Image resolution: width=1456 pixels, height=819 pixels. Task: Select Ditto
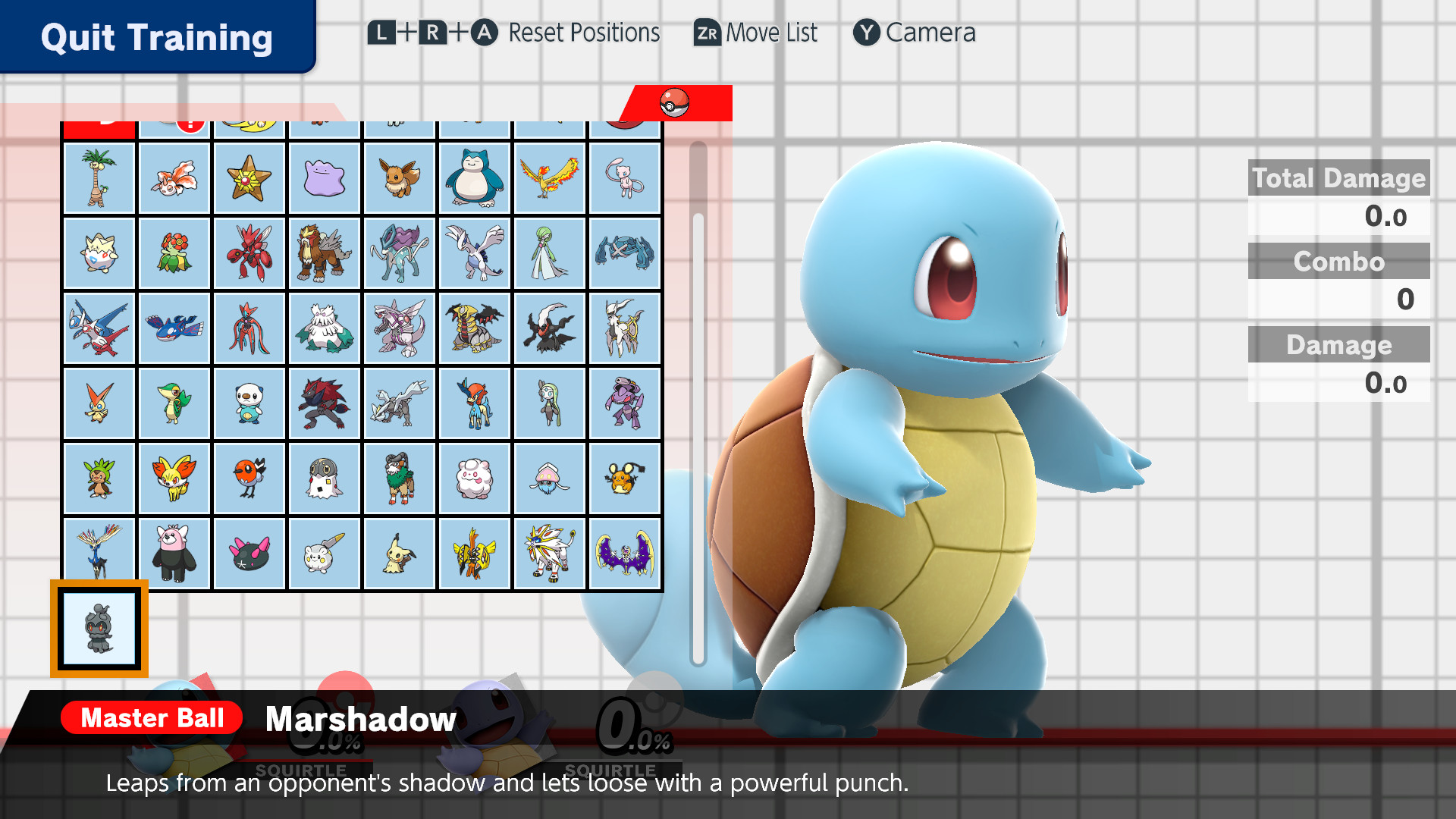[x=325, y=178]
